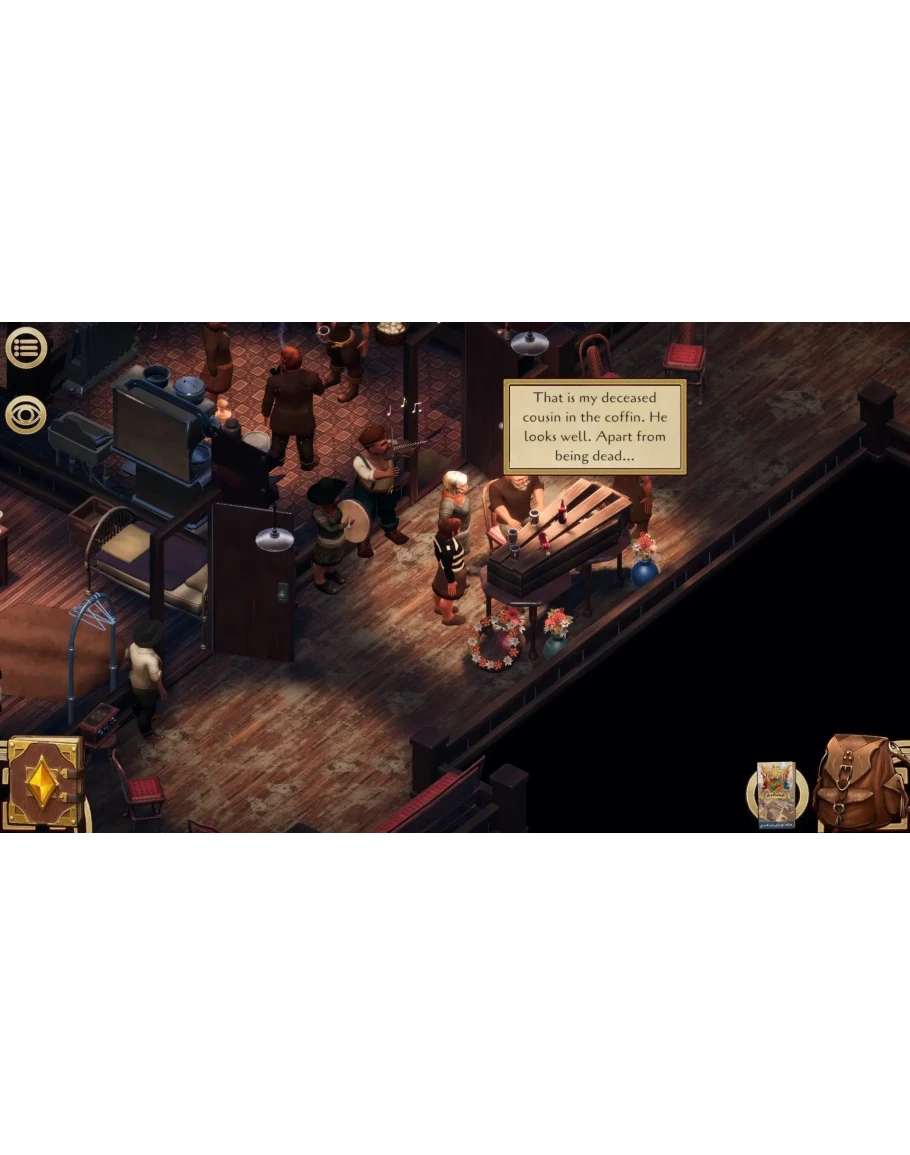The height and width of the screenshot is (1155, 910).
Task: Open the list menu button
Action: (x=26, y=348)
